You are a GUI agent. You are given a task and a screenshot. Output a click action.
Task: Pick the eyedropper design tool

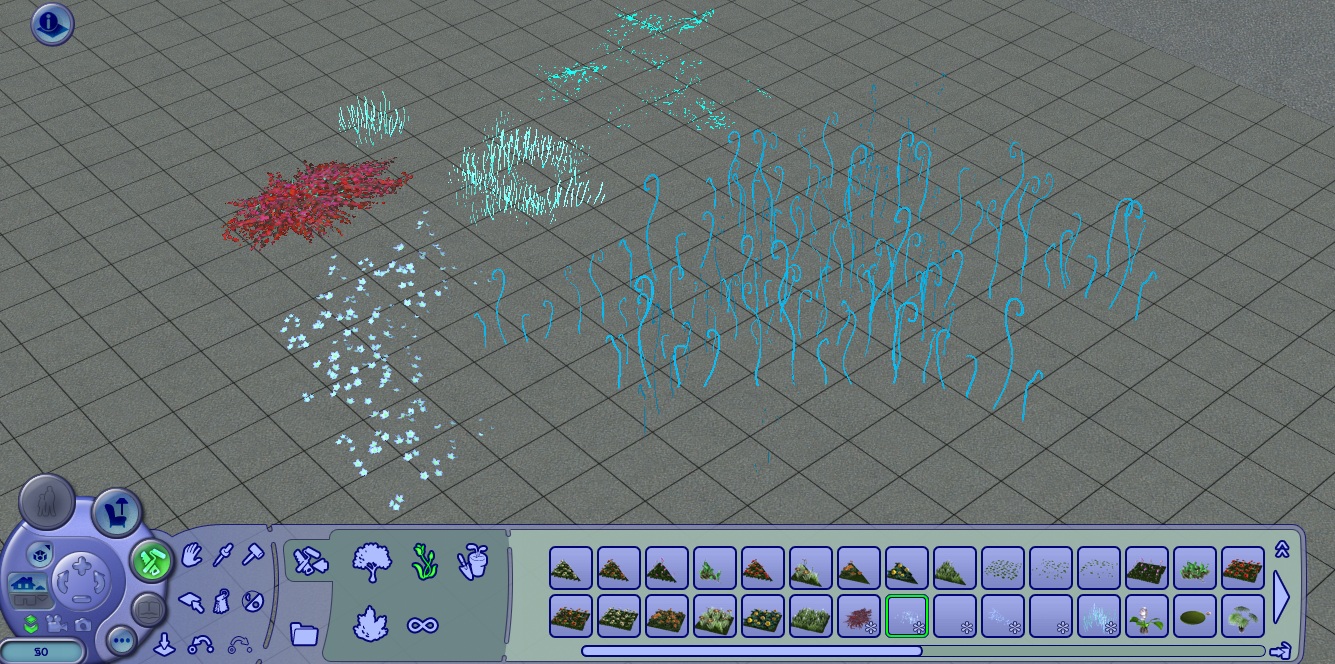[x=222, y=553]
